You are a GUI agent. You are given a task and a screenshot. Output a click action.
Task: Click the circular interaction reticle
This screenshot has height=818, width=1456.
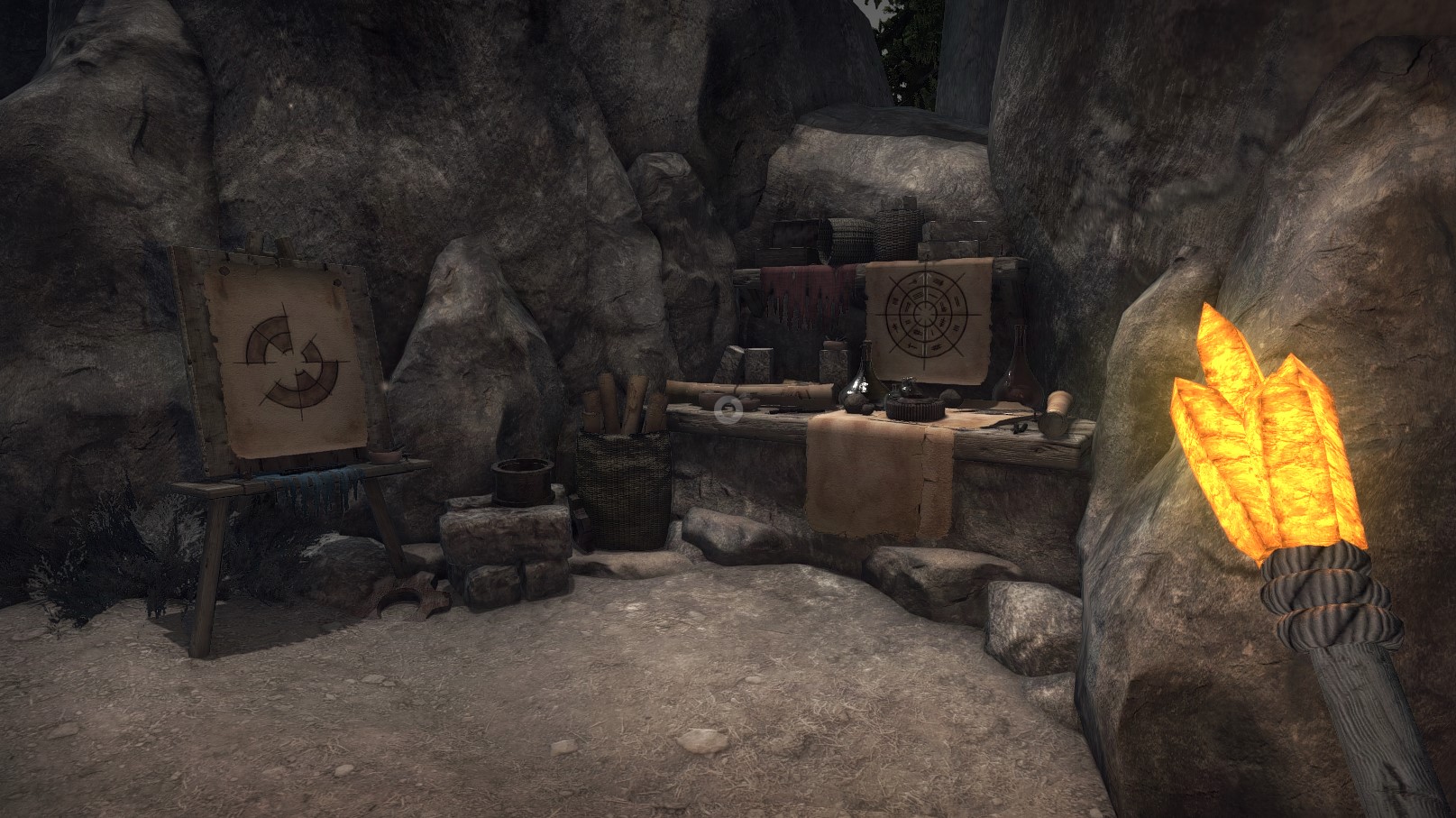[728, 409]
